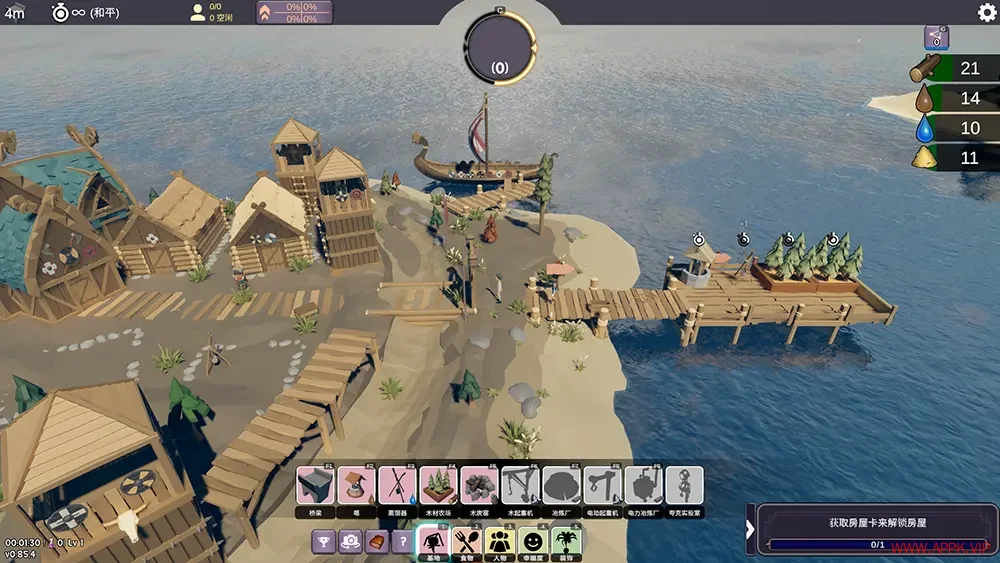The width and height of the screenshot is (1000, 563).
Task: Select the distiller (蒸馏器) building card
Action: 398,486
